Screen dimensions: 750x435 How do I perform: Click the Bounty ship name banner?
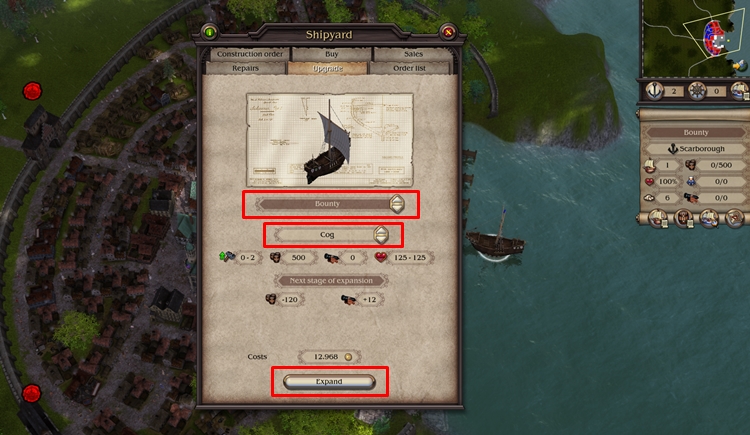pyautogui.click(x=695, y=132)
